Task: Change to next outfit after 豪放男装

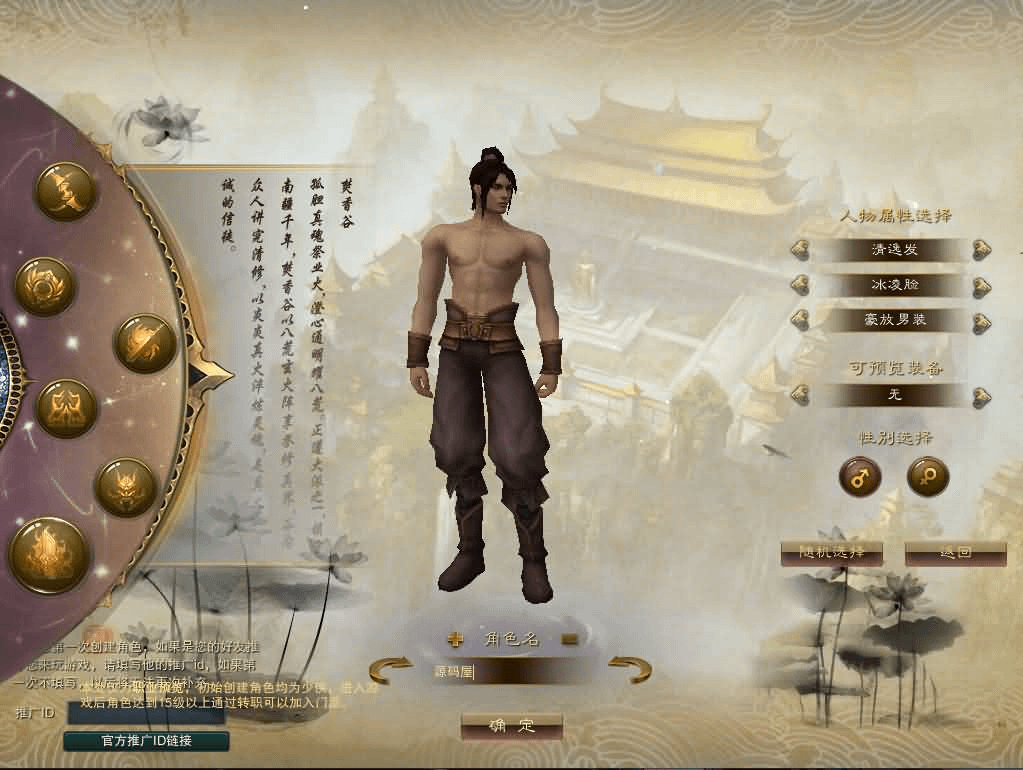Action: (x=981, y=322)
